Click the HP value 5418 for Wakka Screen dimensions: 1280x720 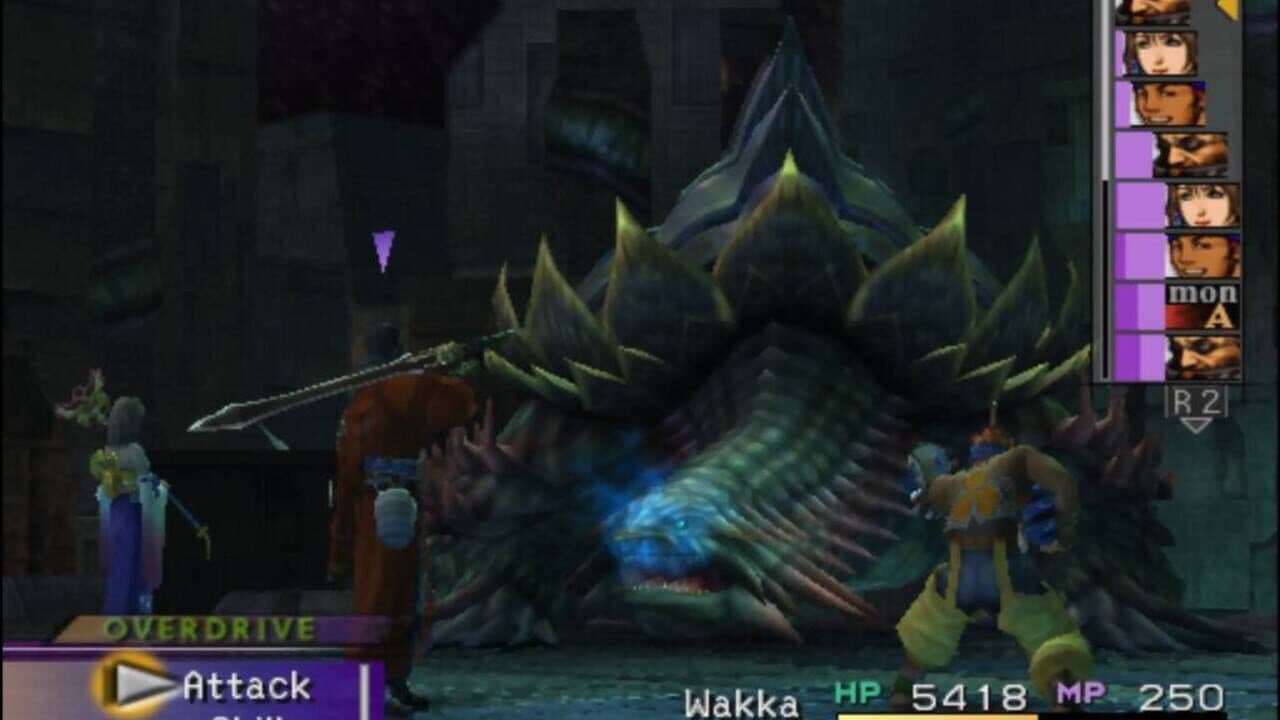point(965,699)
